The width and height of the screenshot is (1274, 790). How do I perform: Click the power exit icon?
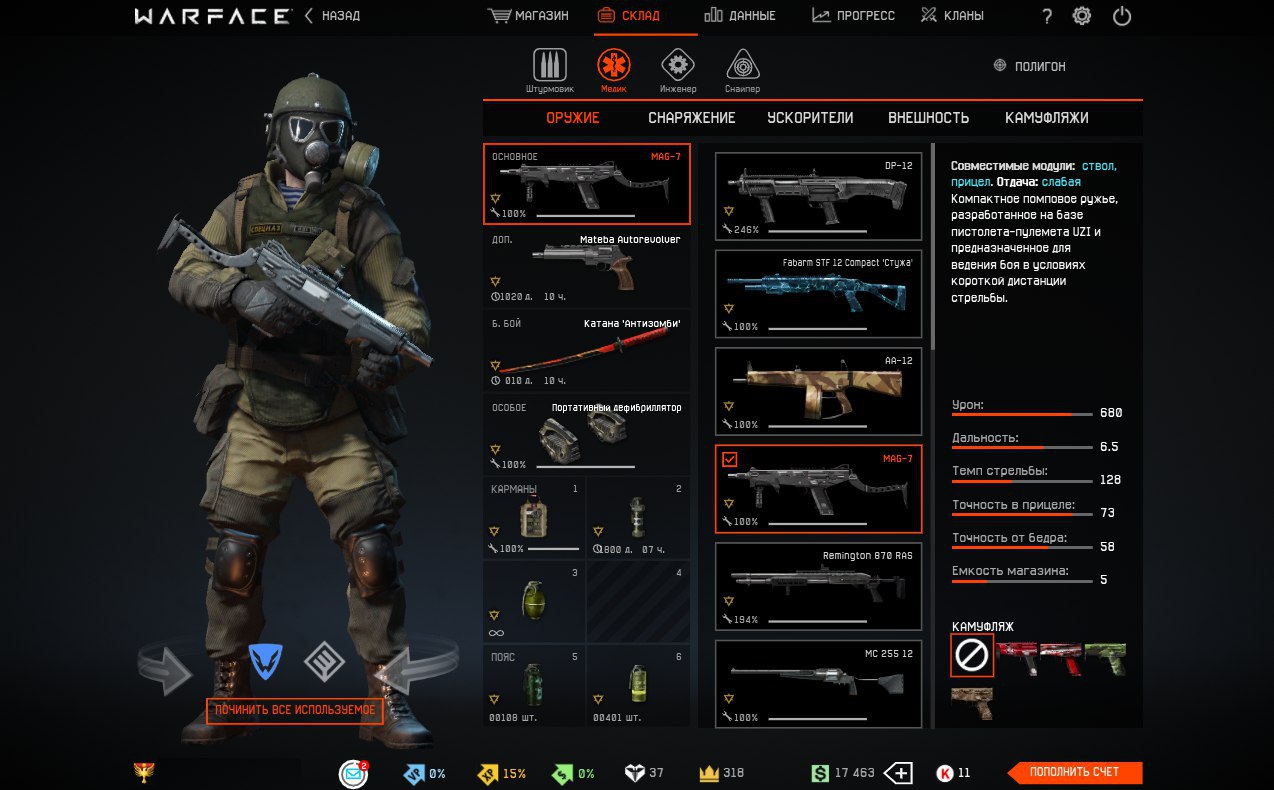(1122, 16)
